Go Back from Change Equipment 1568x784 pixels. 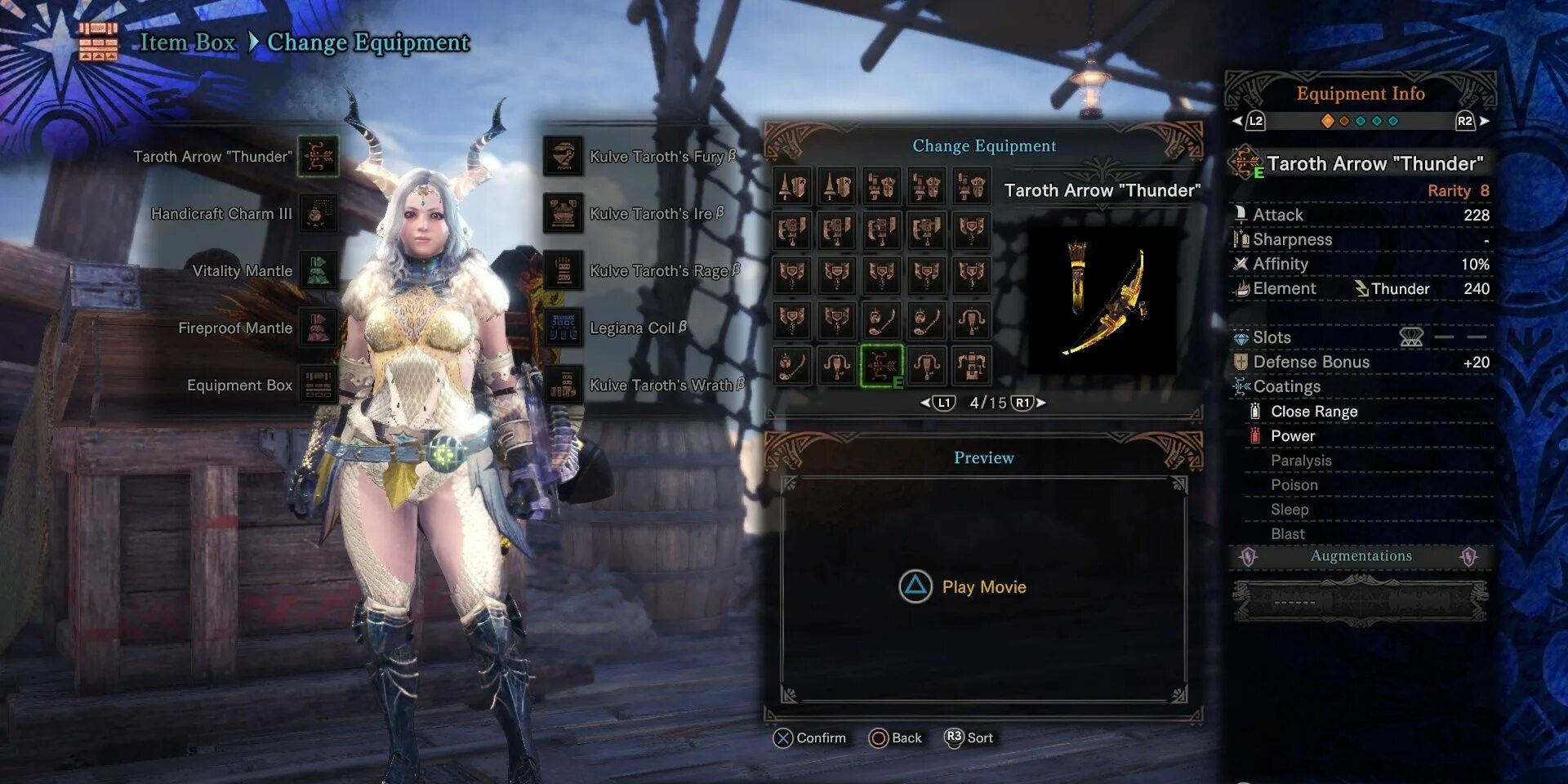896,738
